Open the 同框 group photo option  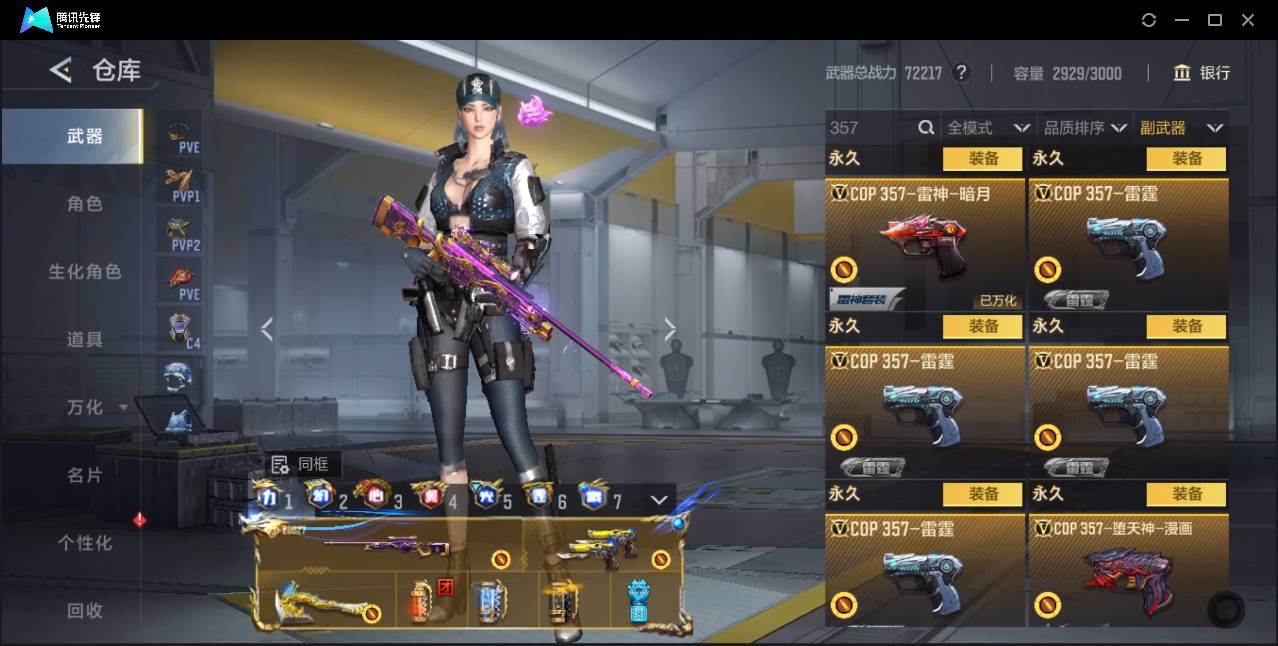(x=301, y=464)
